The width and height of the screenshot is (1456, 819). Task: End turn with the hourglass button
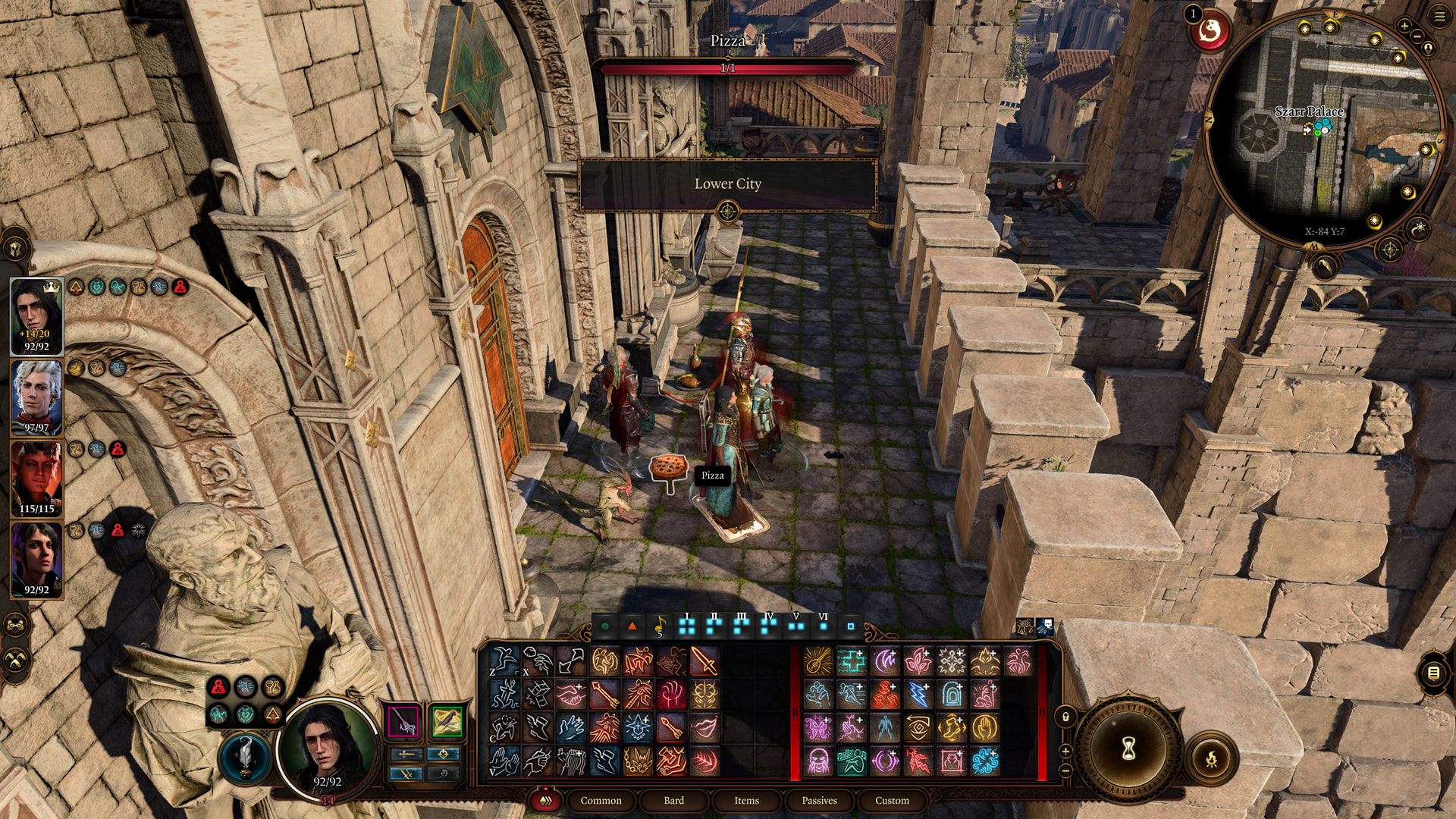coord(1128,749)
